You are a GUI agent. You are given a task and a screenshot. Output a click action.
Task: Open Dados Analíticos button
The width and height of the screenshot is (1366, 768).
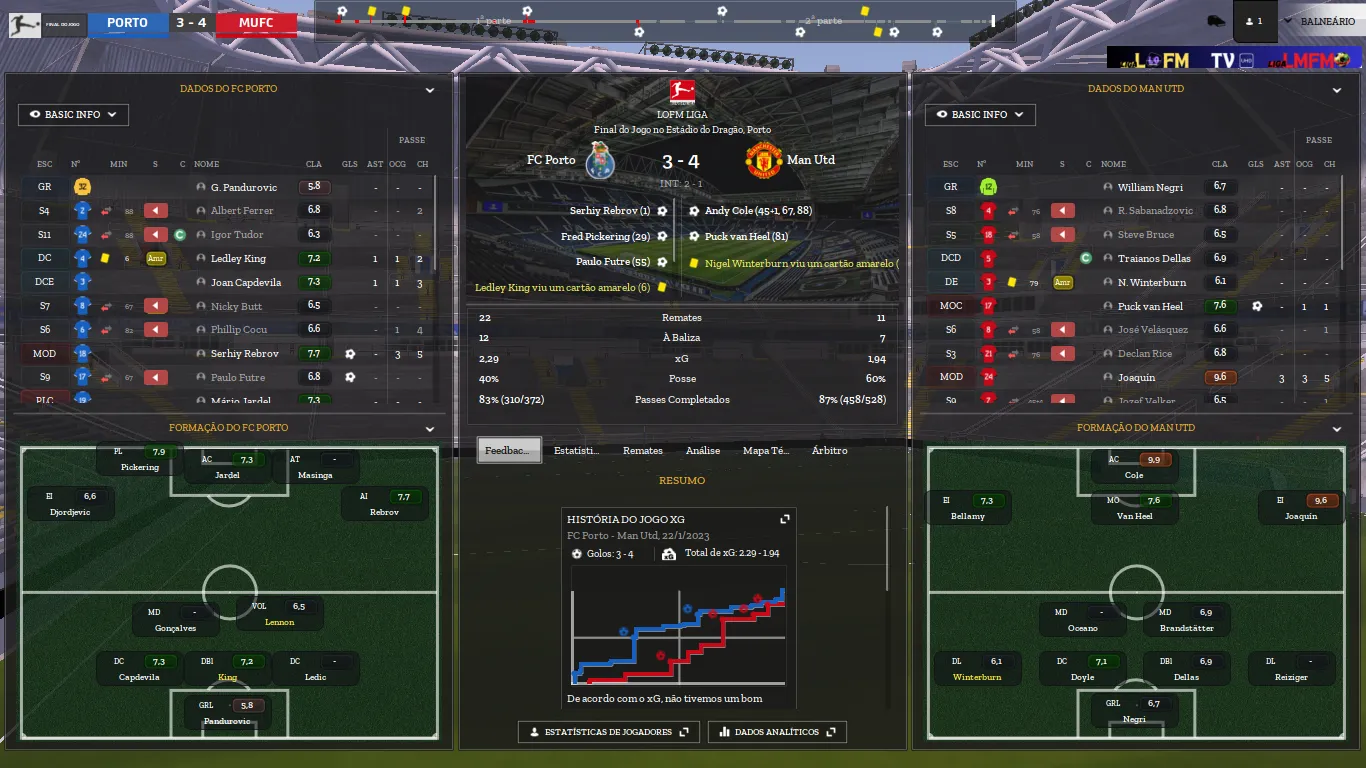(x=777, y=732)
